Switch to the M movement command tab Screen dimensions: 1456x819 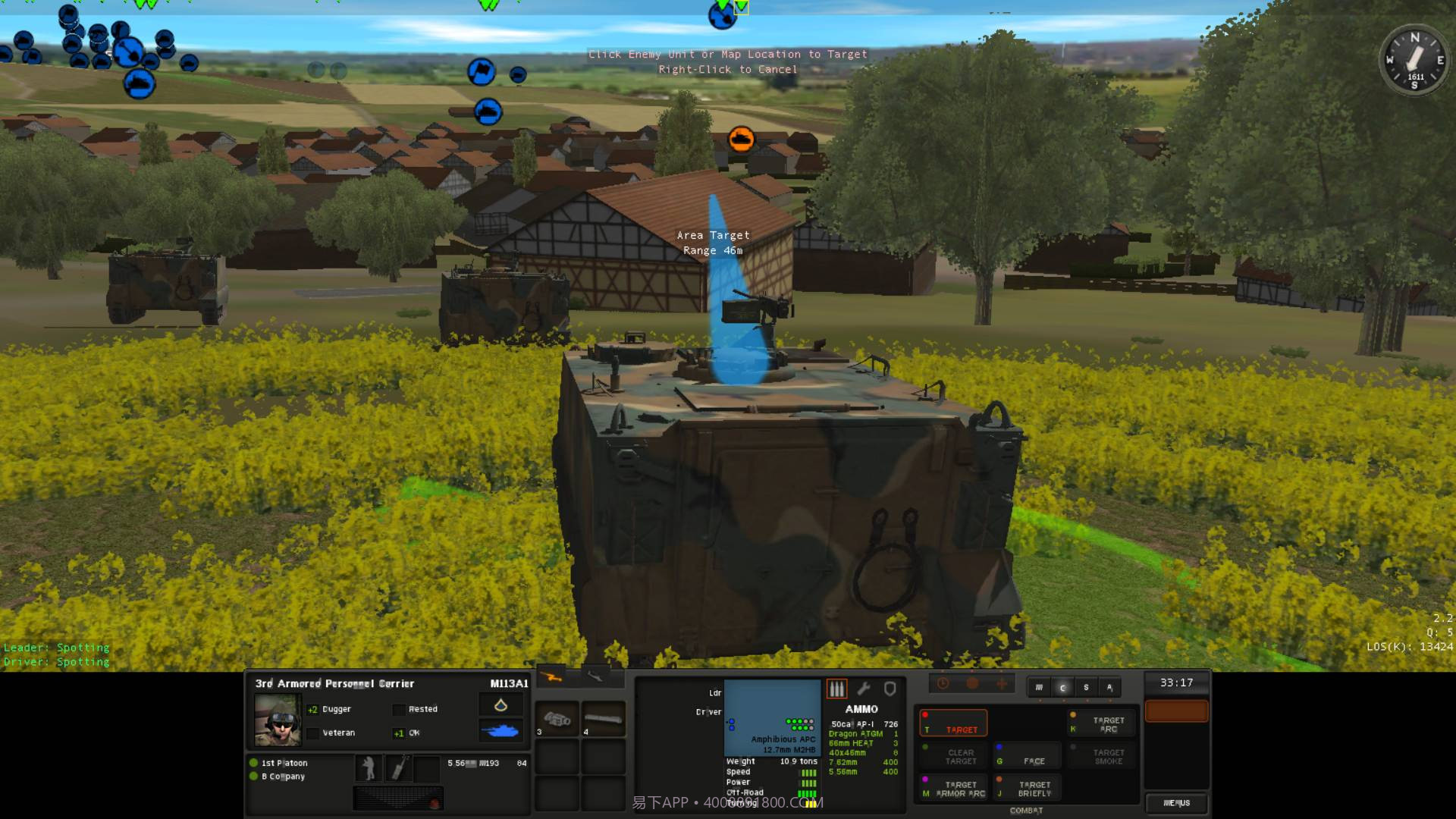(1040, 687)
